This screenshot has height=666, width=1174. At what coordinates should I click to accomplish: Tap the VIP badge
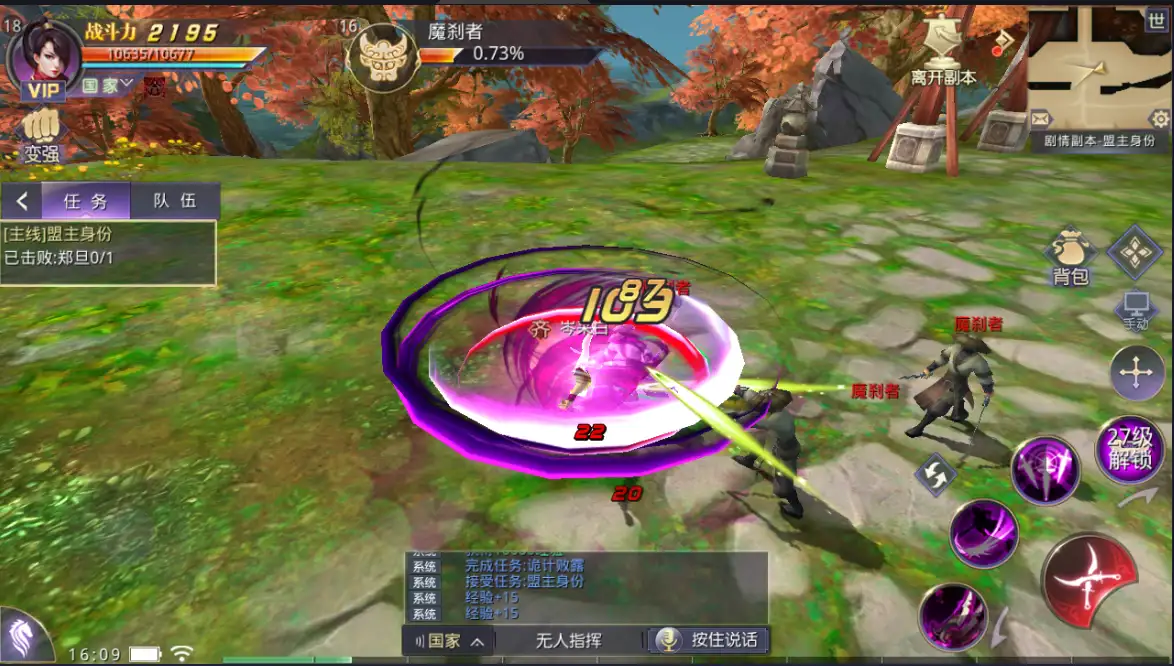coord(44,91)
